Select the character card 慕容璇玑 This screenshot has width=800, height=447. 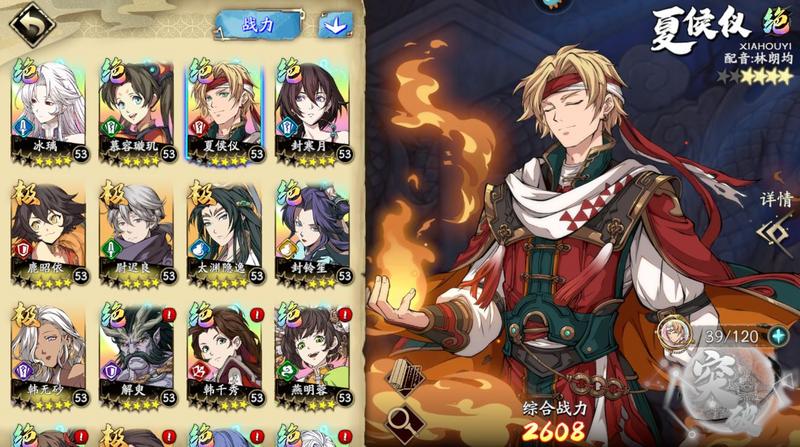[137, 110]
